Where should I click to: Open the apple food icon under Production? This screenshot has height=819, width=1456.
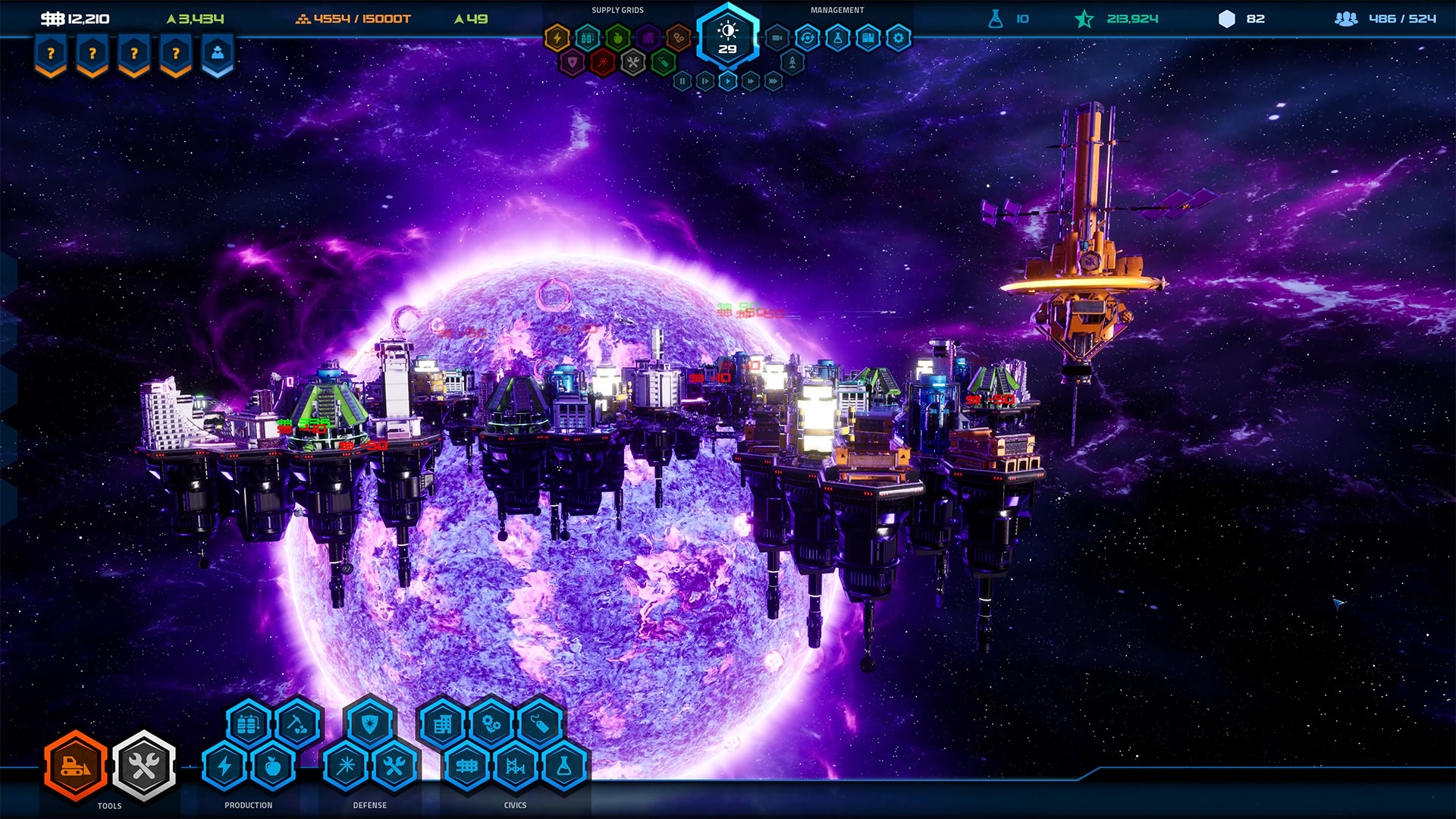tap(273, 765)
